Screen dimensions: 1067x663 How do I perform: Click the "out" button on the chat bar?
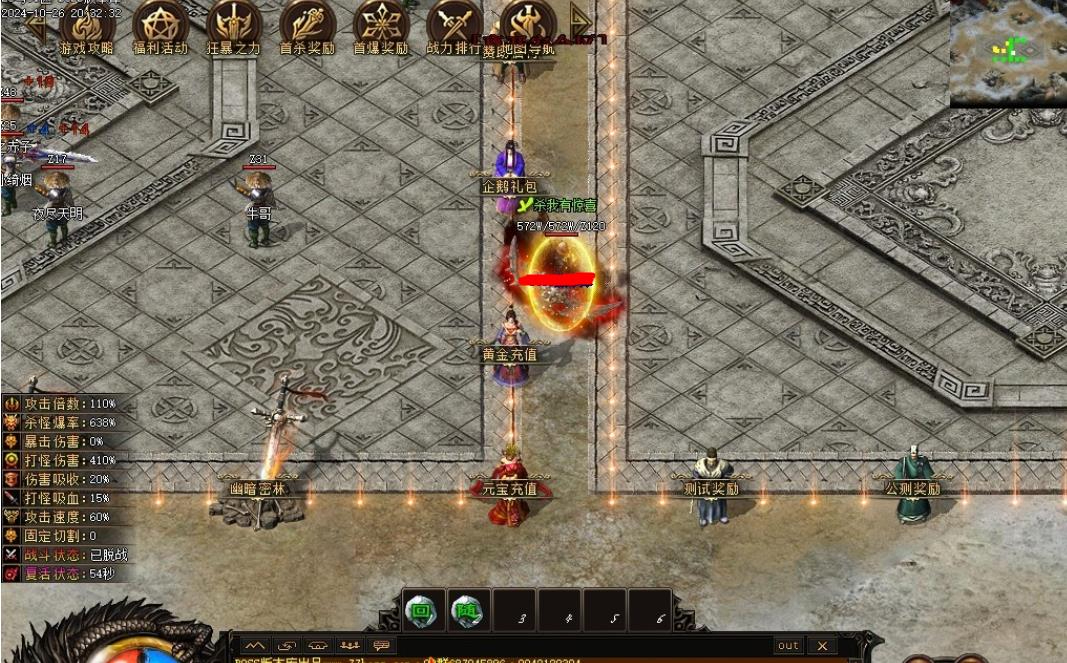(788, 646)
